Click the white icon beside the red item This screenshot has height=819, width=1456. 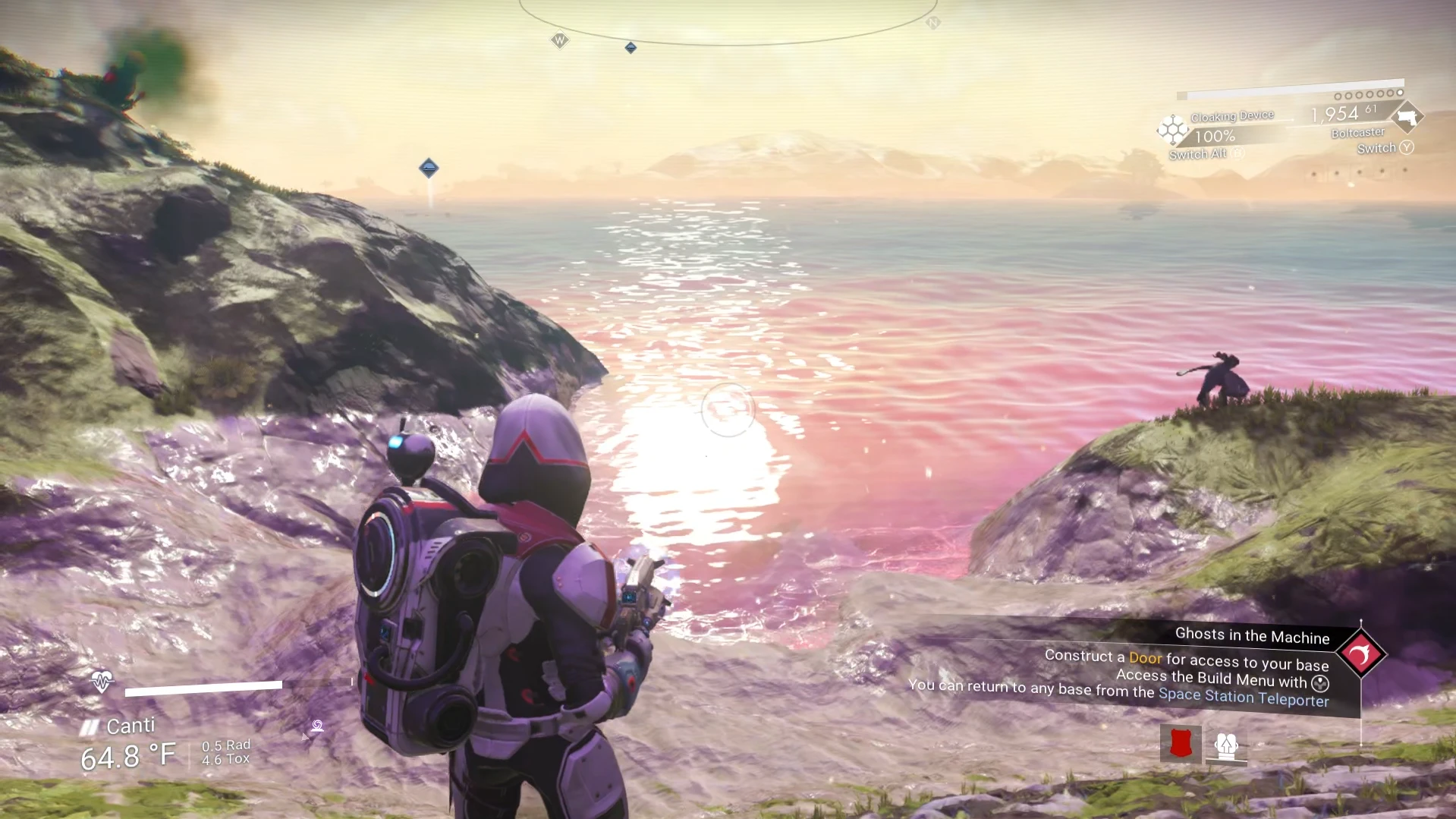(x=1226, y=745)
